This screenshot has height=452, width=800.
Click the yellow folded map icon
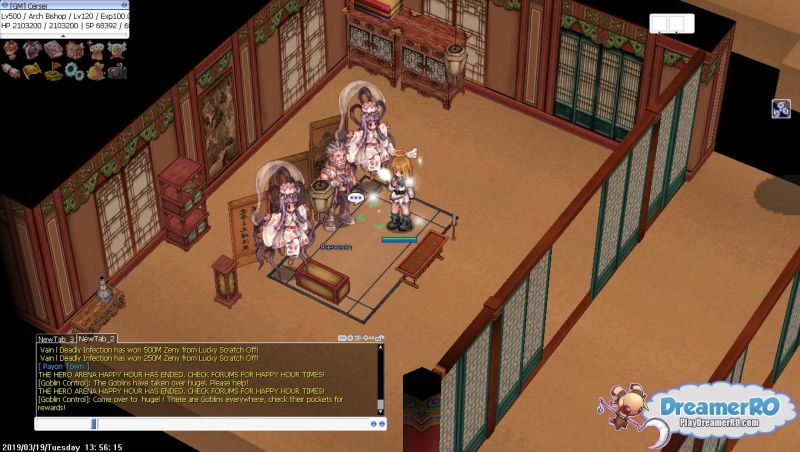click(x=31, y=70)
